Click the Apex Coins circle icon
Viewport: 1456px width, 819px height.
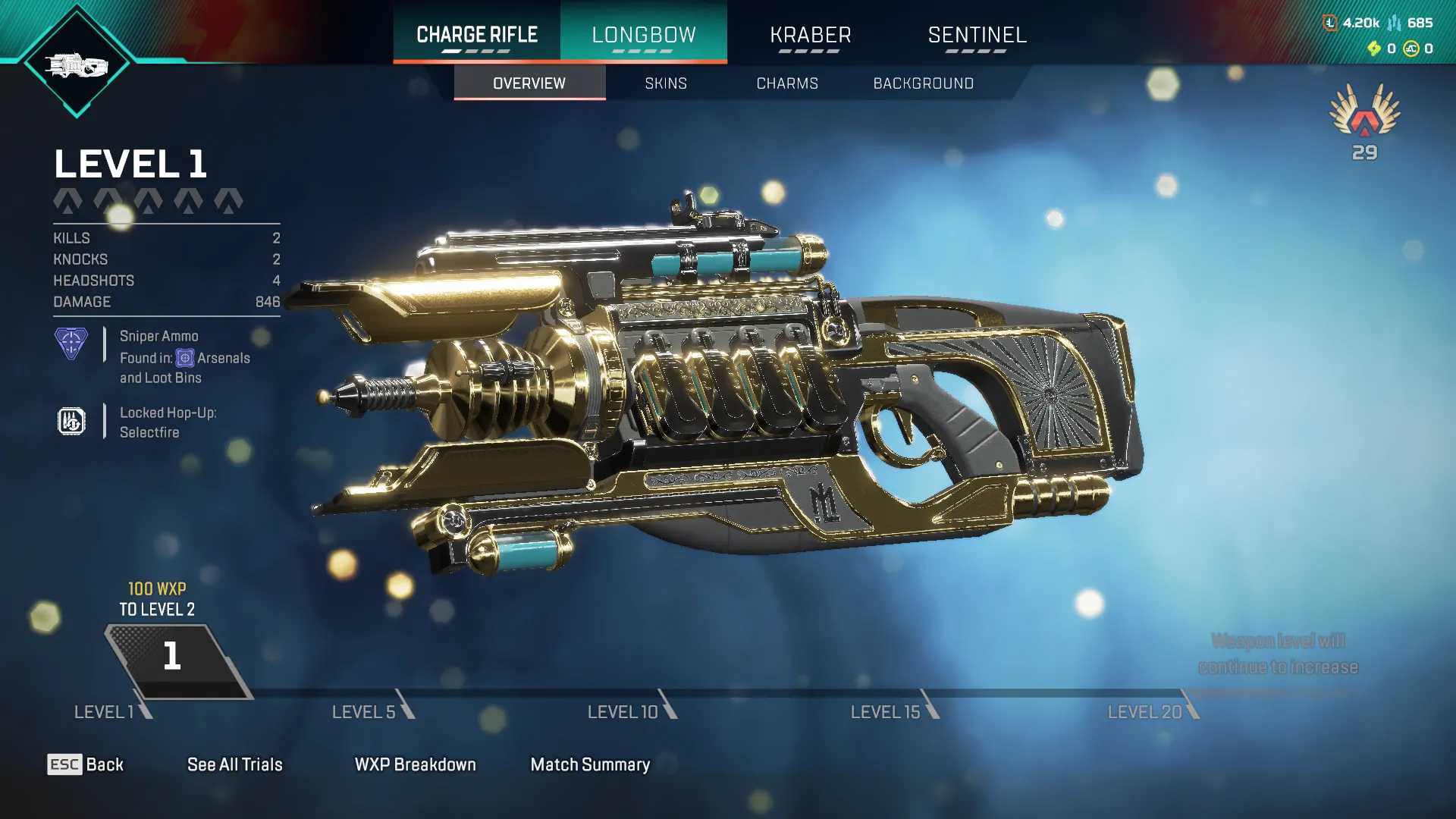pyautogui.click(x=1411, y=49)
